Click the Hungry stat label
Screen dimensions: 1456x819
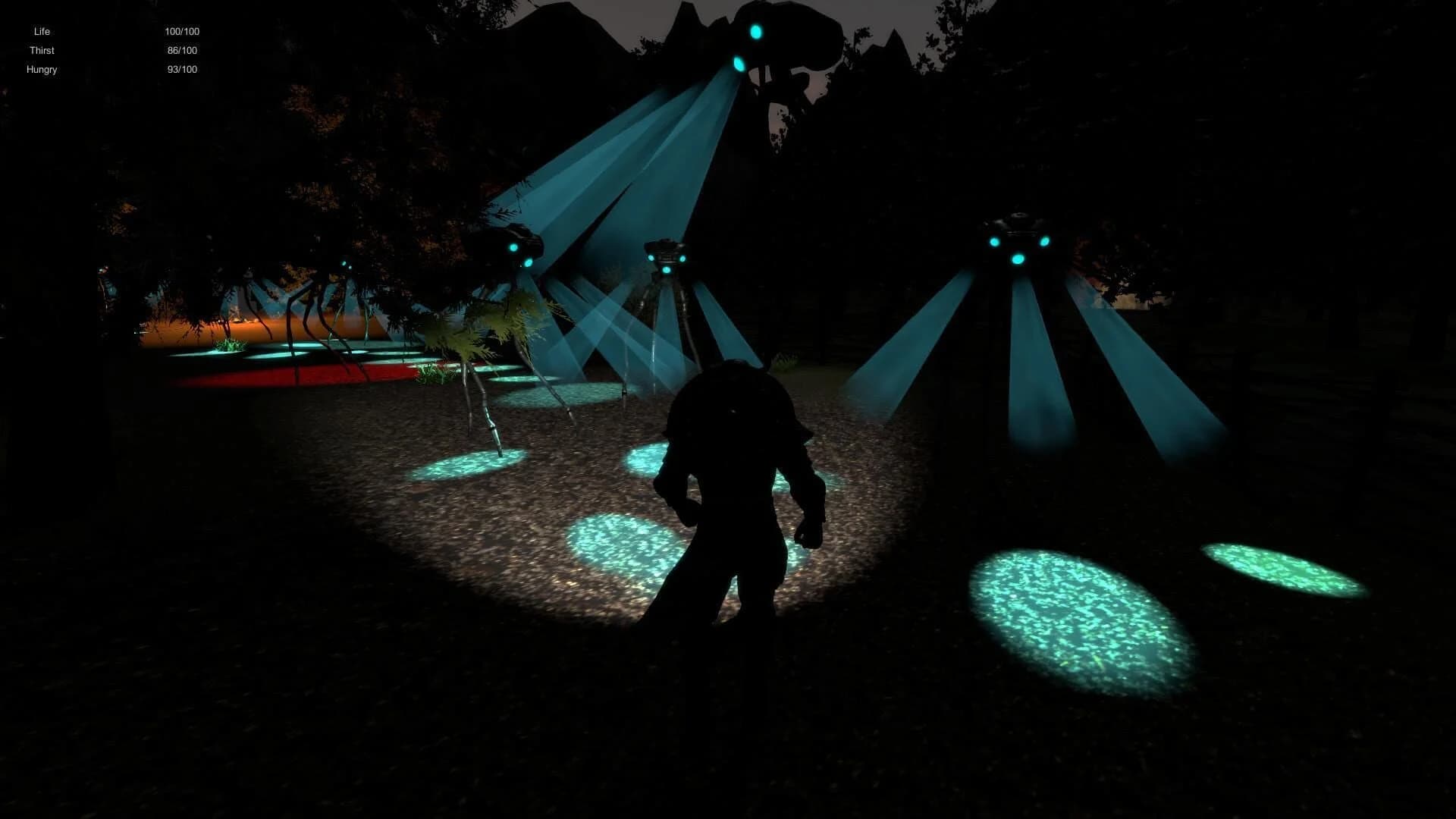[42, 69]
